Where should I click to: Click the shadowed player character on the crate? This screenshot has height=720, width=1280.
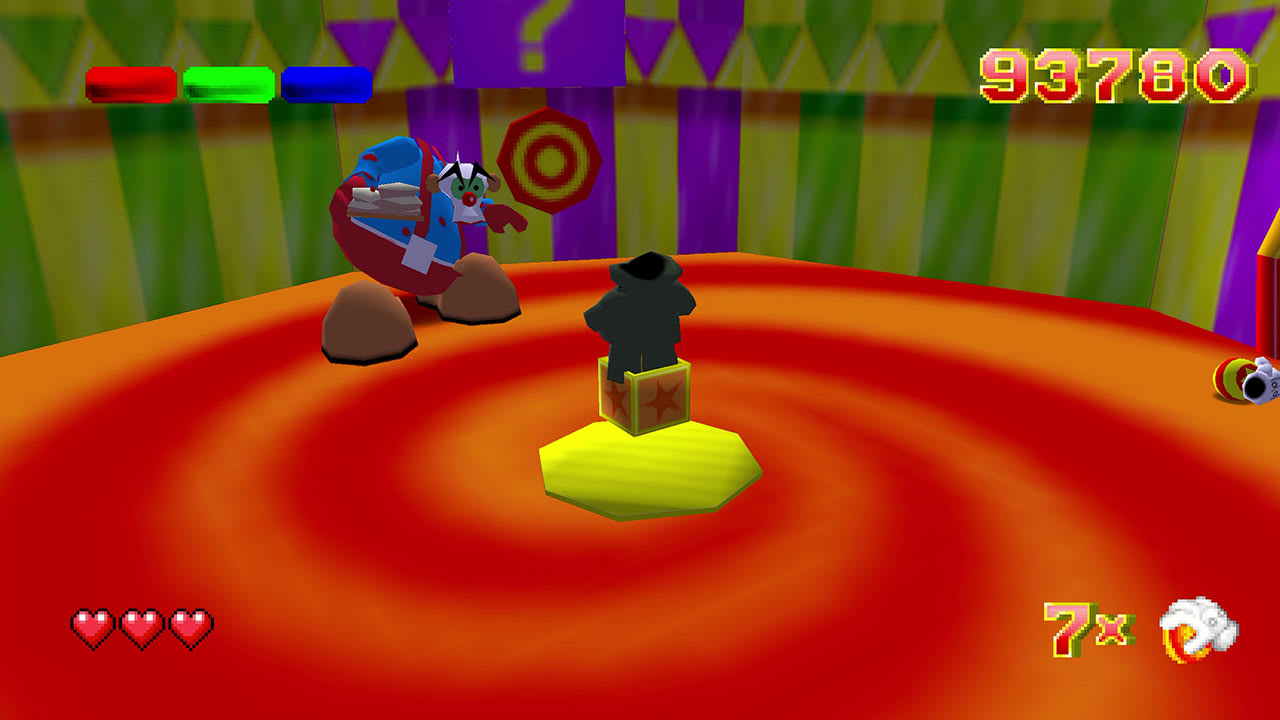tap(645, 310)
